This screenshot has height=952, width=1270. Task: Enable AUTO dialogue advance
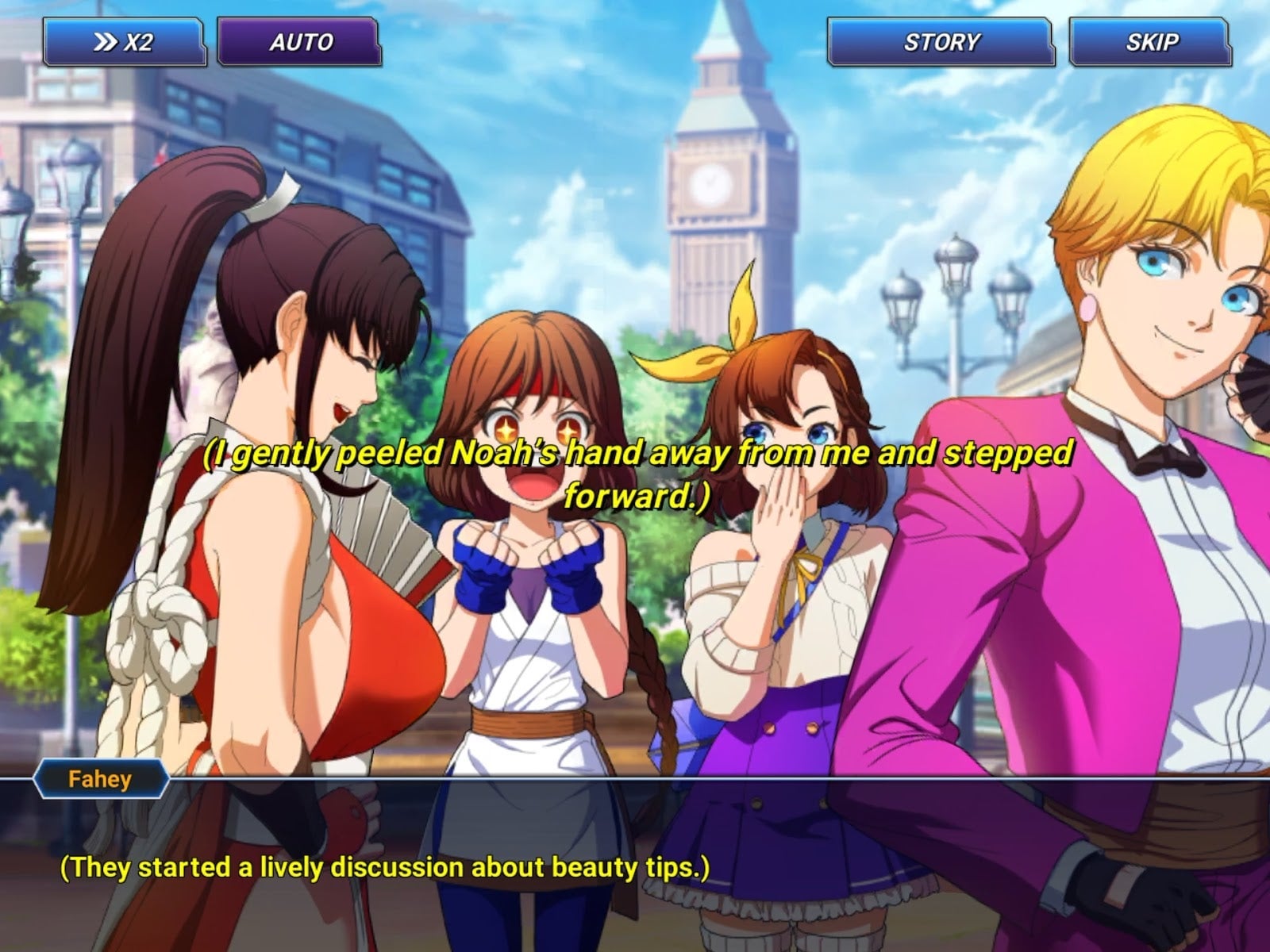(x=299, y=42)
